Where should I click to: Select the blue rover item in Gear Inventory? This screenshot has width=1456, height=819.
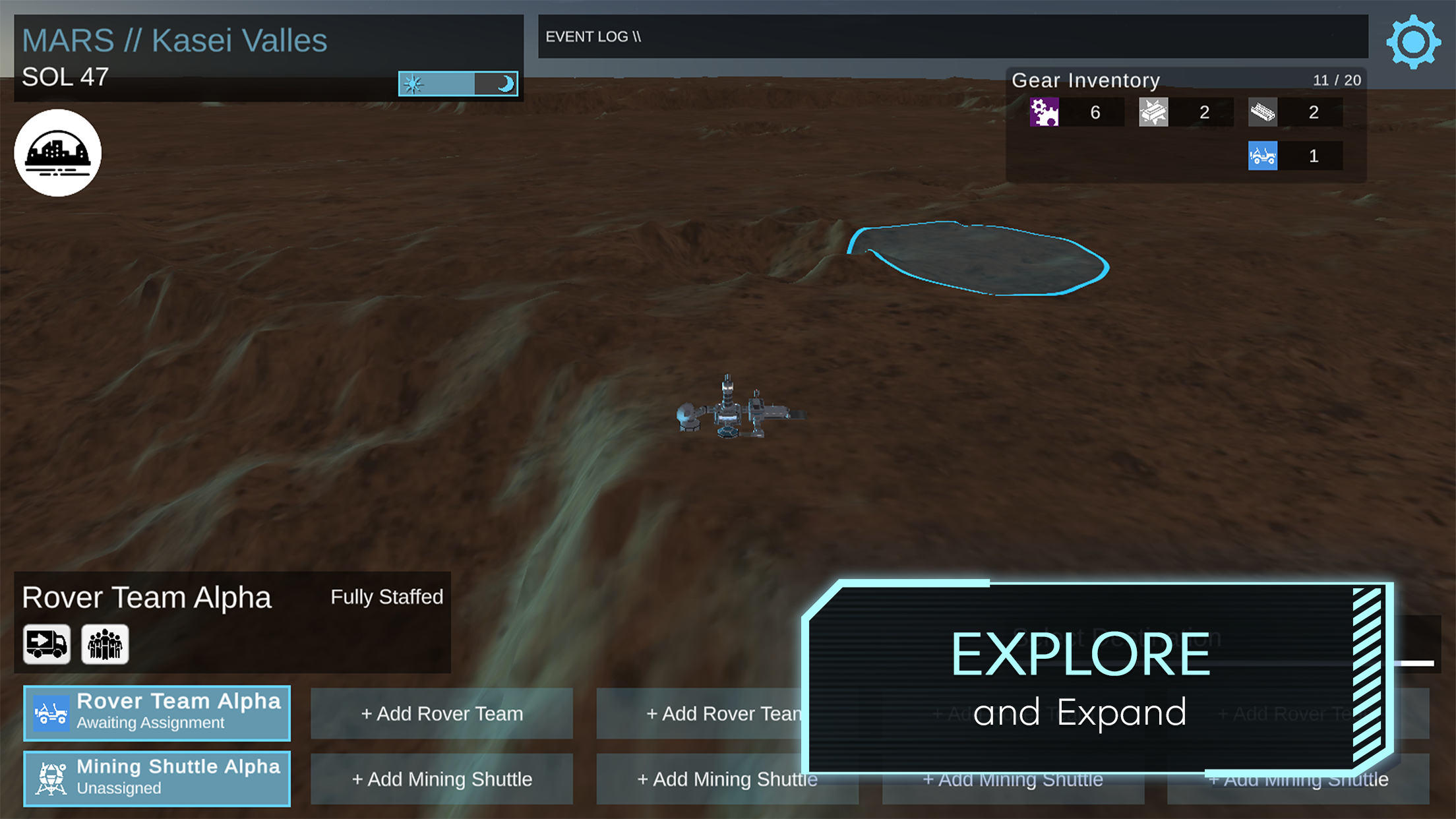coord(1263,156)
